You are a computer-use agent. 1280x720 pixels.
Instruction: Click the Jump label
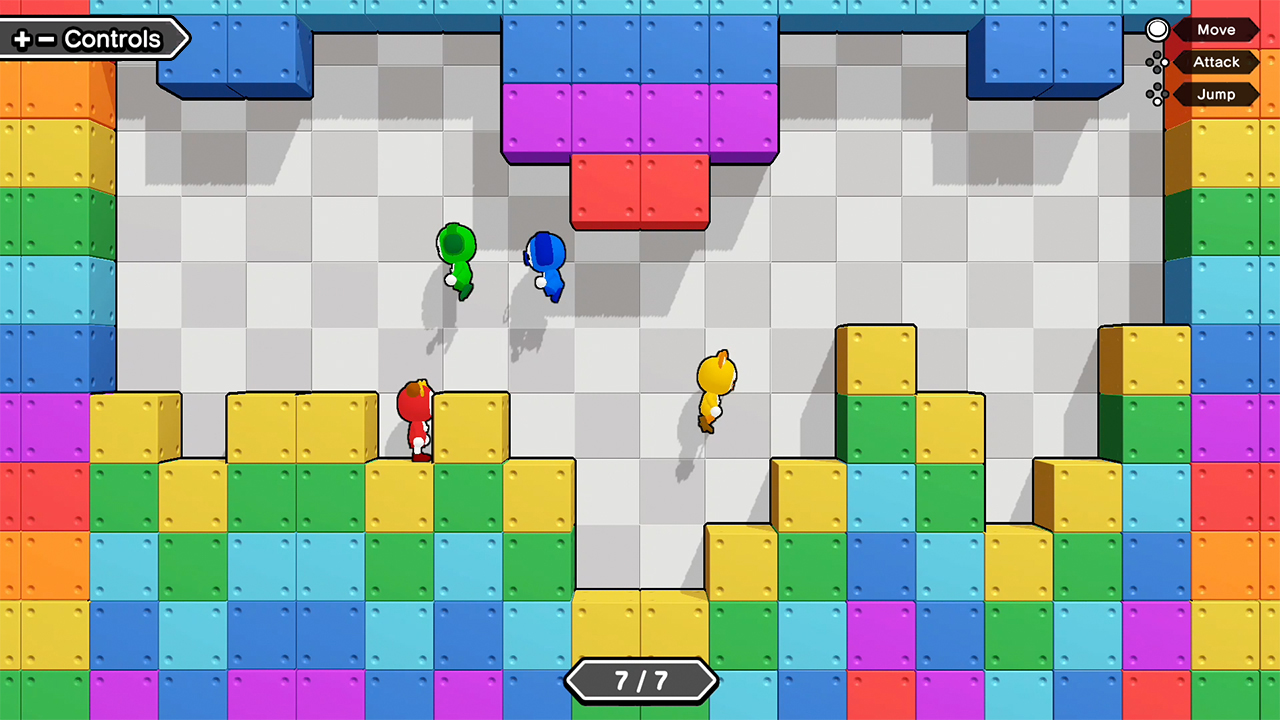[1215, 94]
